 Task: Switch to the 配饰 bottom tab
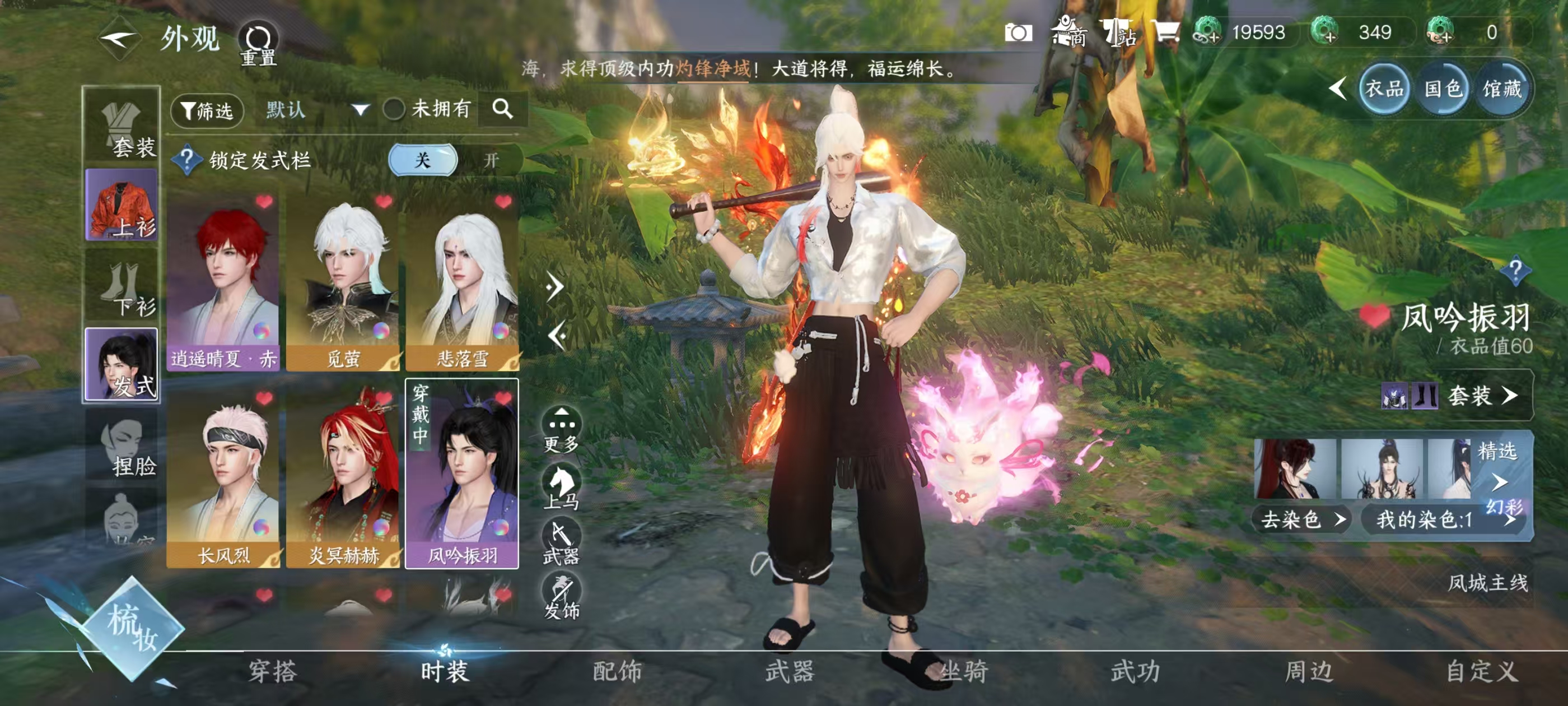pyautogui.click(x=617, y=671)
